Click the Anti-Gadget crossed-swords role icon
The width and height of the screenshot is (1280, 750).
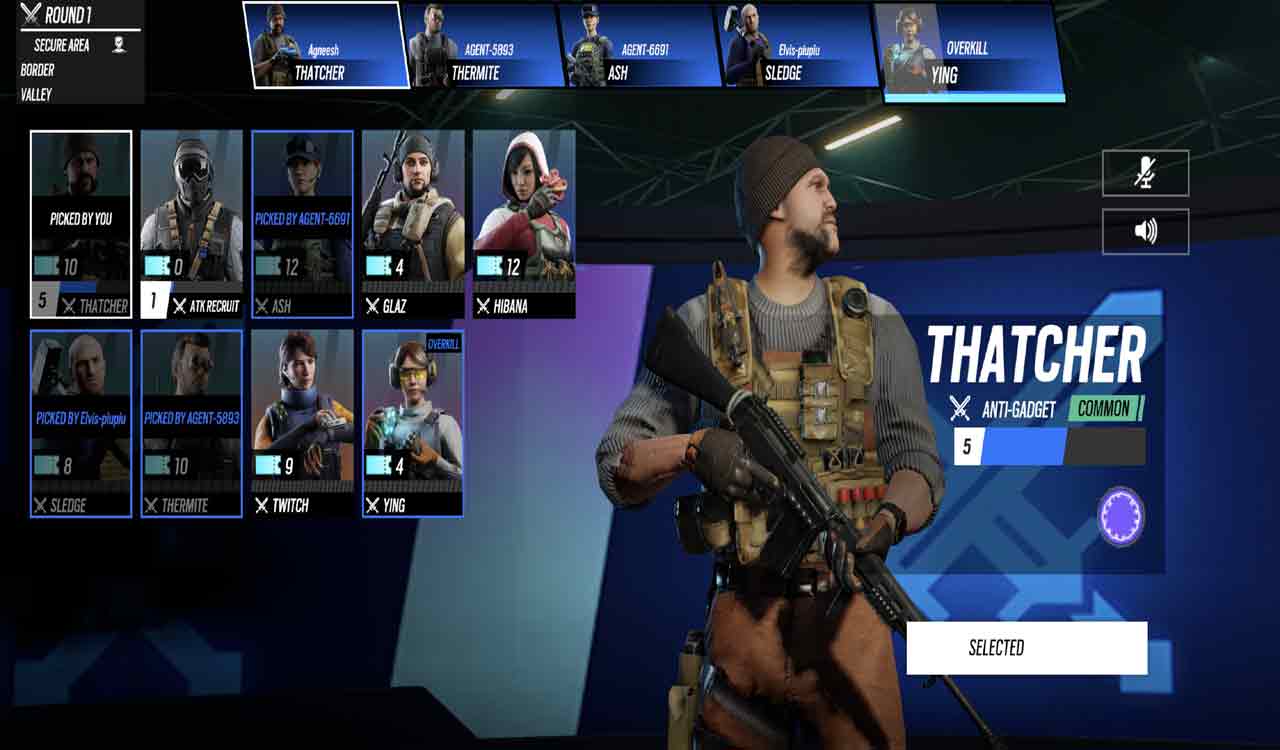957,408
